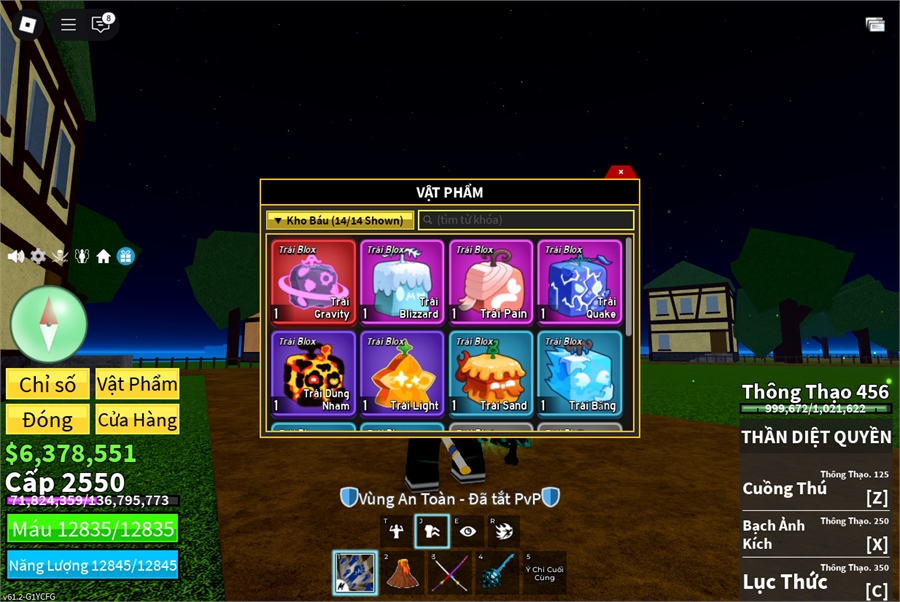The image size is (900, 602).
Task: Choose the Blizzard fruit item
Action: 402,282
